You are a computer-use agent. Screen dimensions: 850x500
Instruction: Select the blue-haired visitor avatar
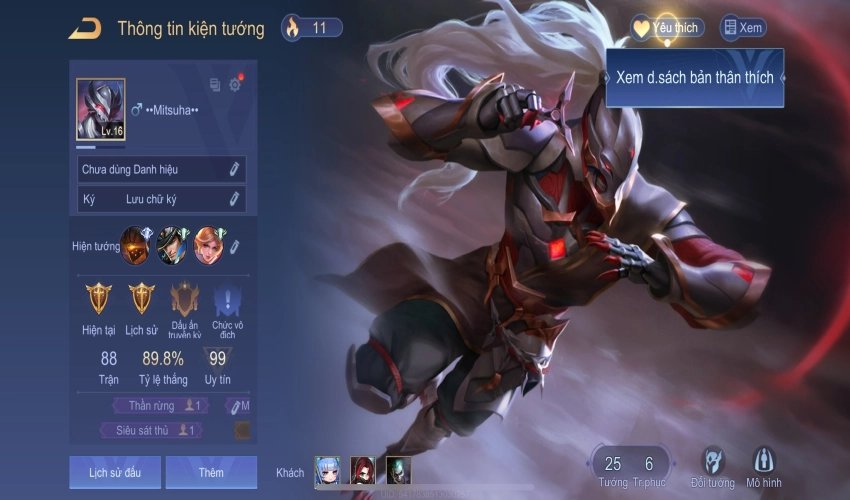tap(328, 471)
